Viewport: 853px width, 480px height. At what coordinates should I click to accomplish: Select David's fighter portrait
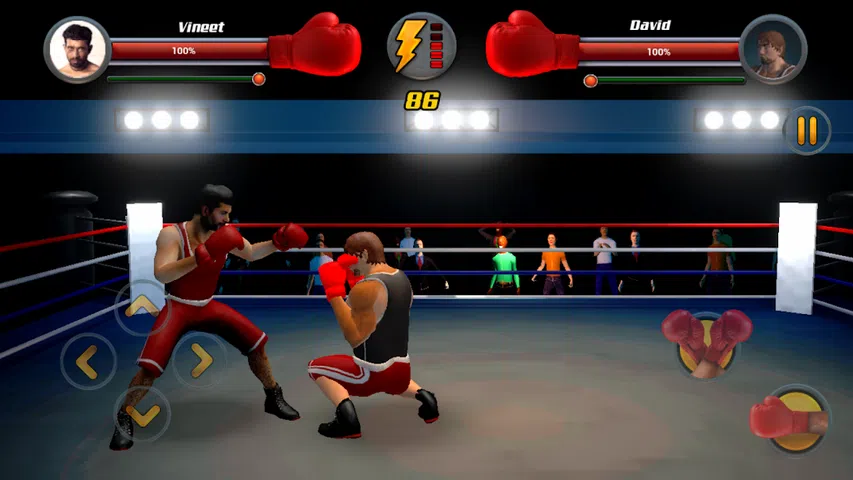click(x=773, y=49)
